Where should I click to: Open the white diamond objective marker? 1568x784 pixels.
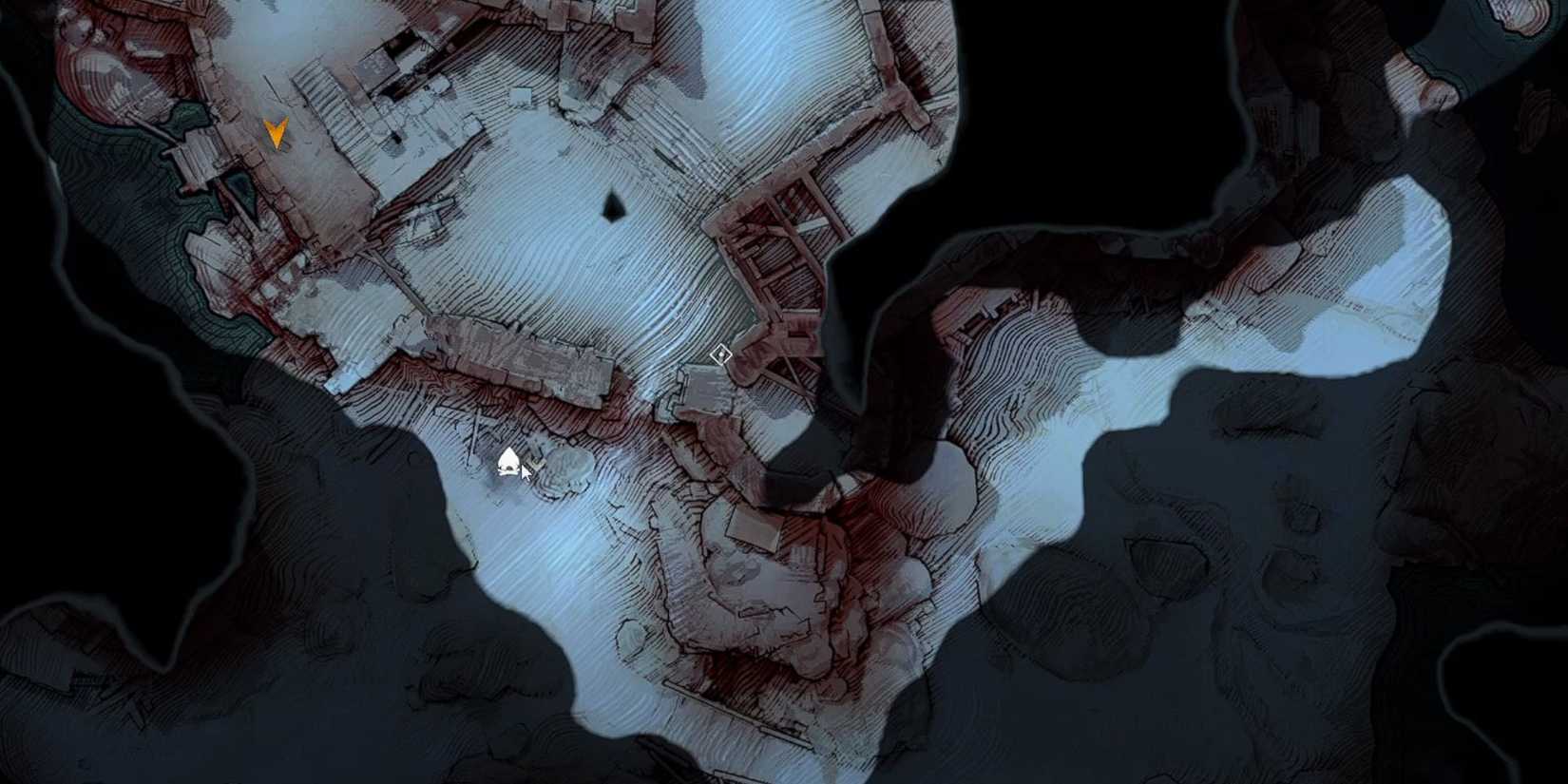[x=721, y=354]
